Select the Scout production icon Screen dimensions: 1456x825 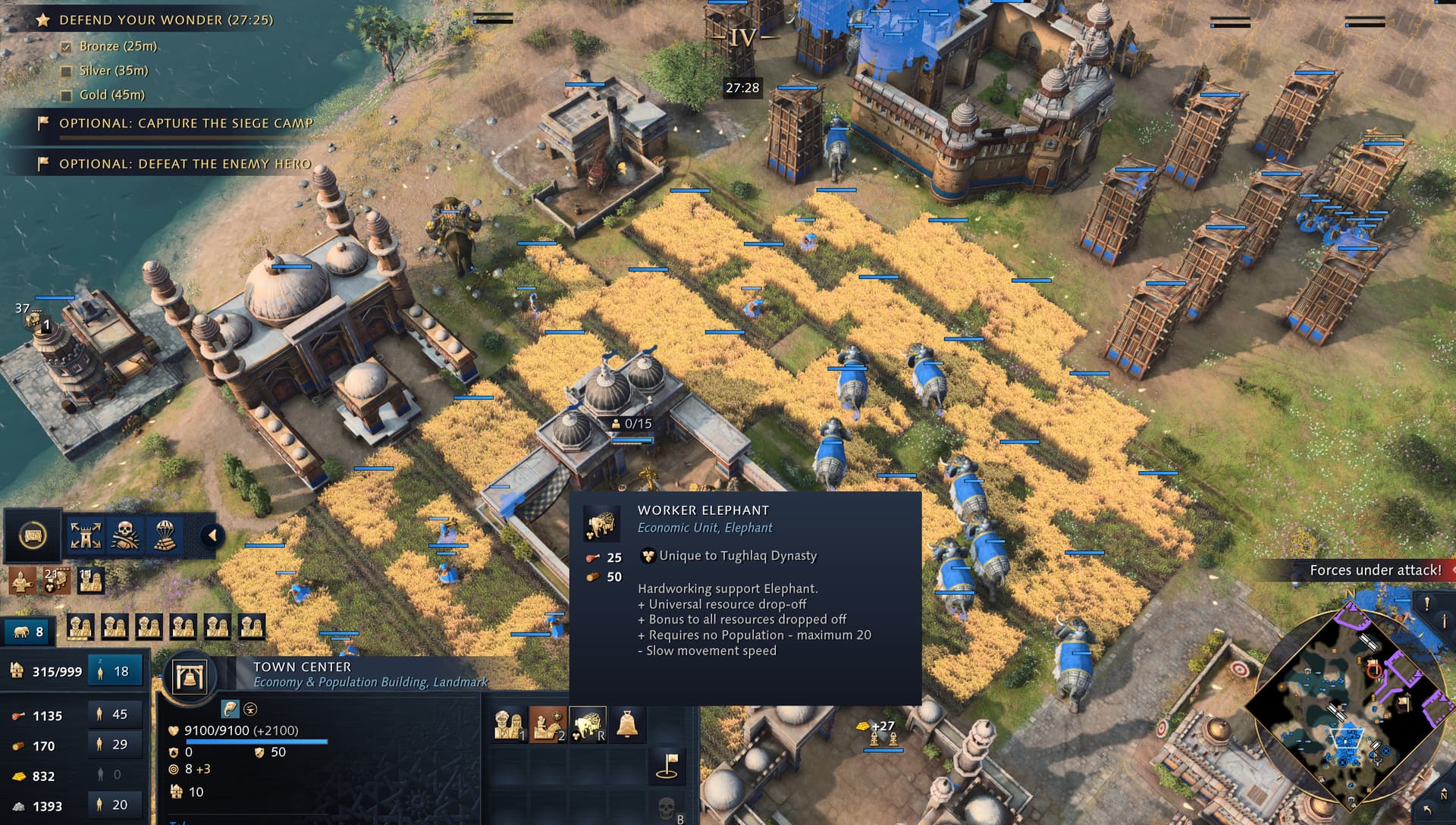[x=548, y=725]
